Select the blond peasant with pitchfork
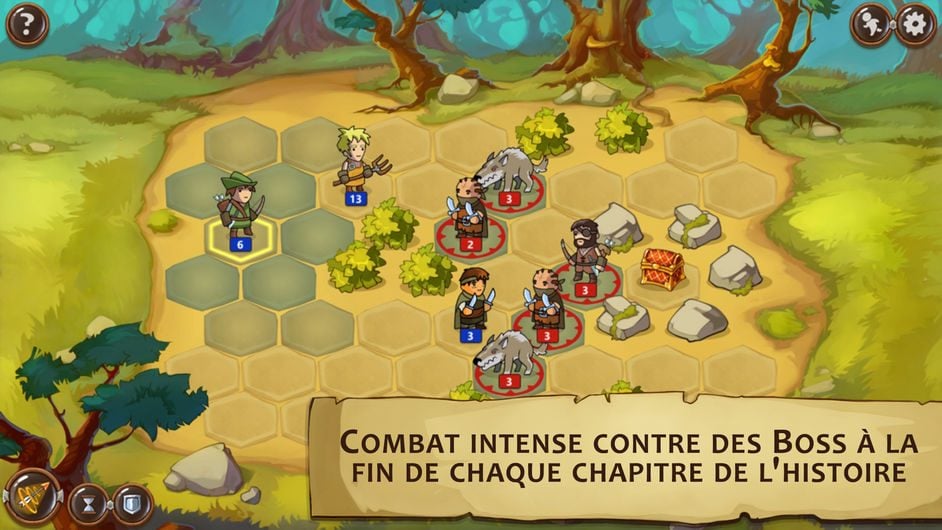Image resolution: width=942 pixels, height=530 pixels. click(357, 163)
